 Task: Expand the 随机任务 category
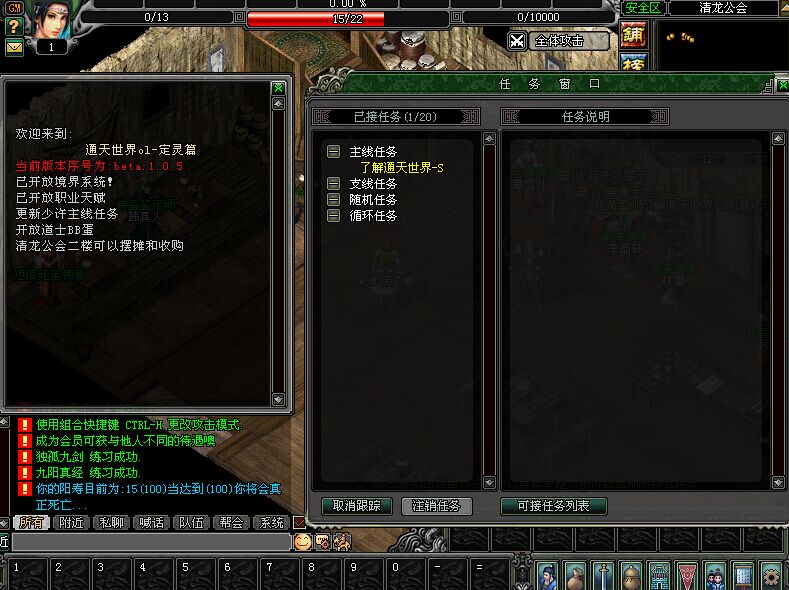tap(333, 200)
